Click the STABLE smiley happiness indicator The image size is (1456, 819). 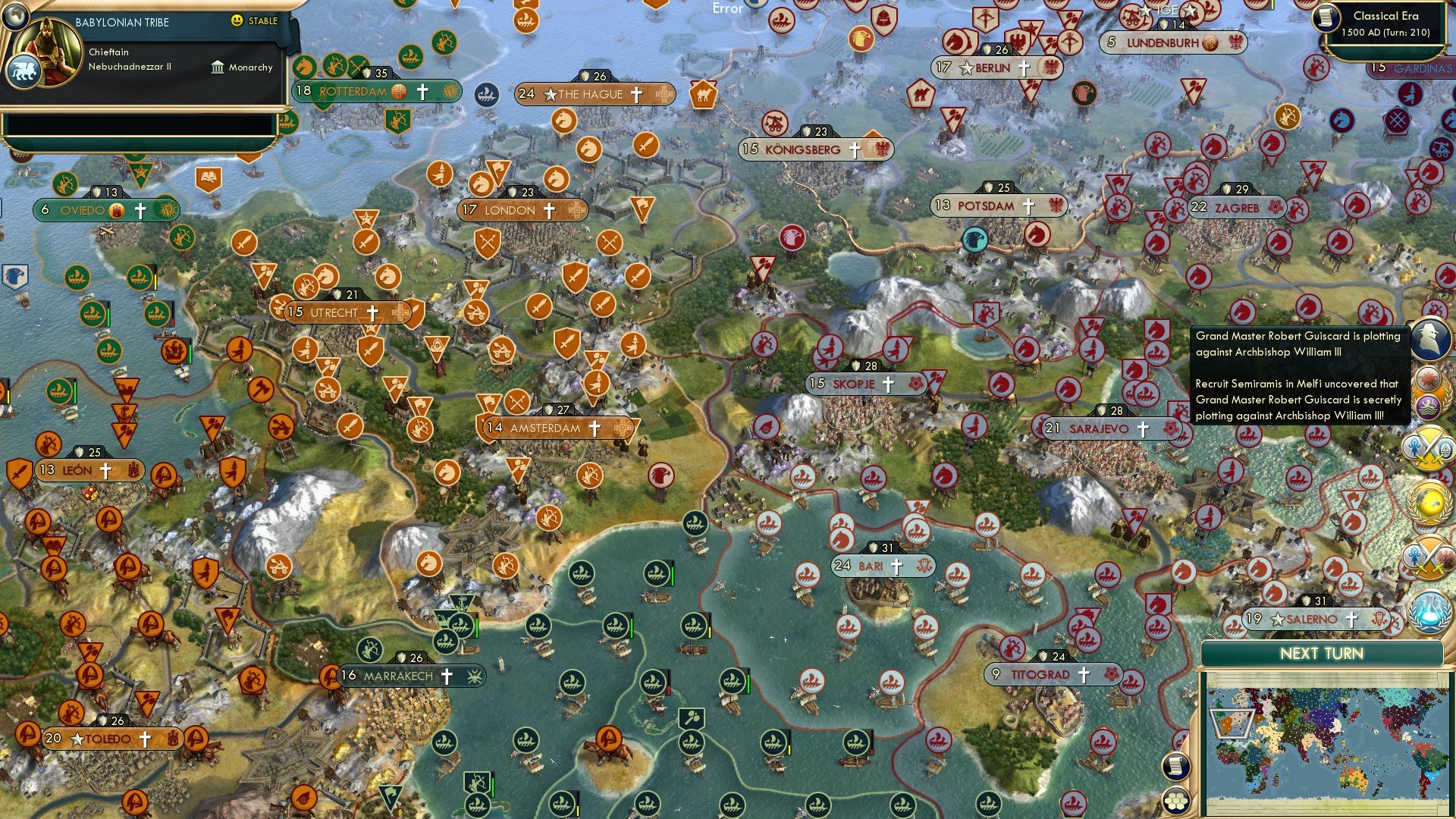tap(237, 21)
